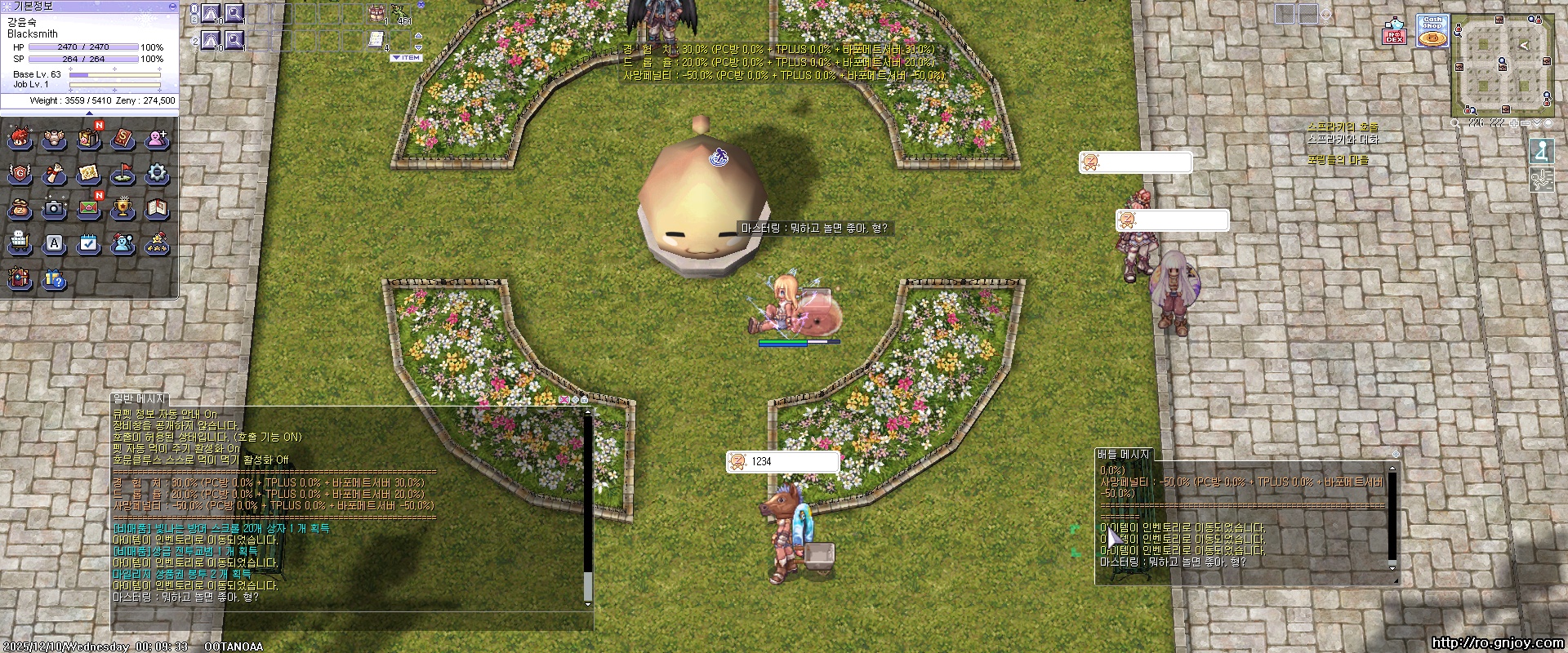The width and height of the screenshot is (1568, 653).
Task: Zoom out the minimap with minus button
Action: tap(1526, 123)
